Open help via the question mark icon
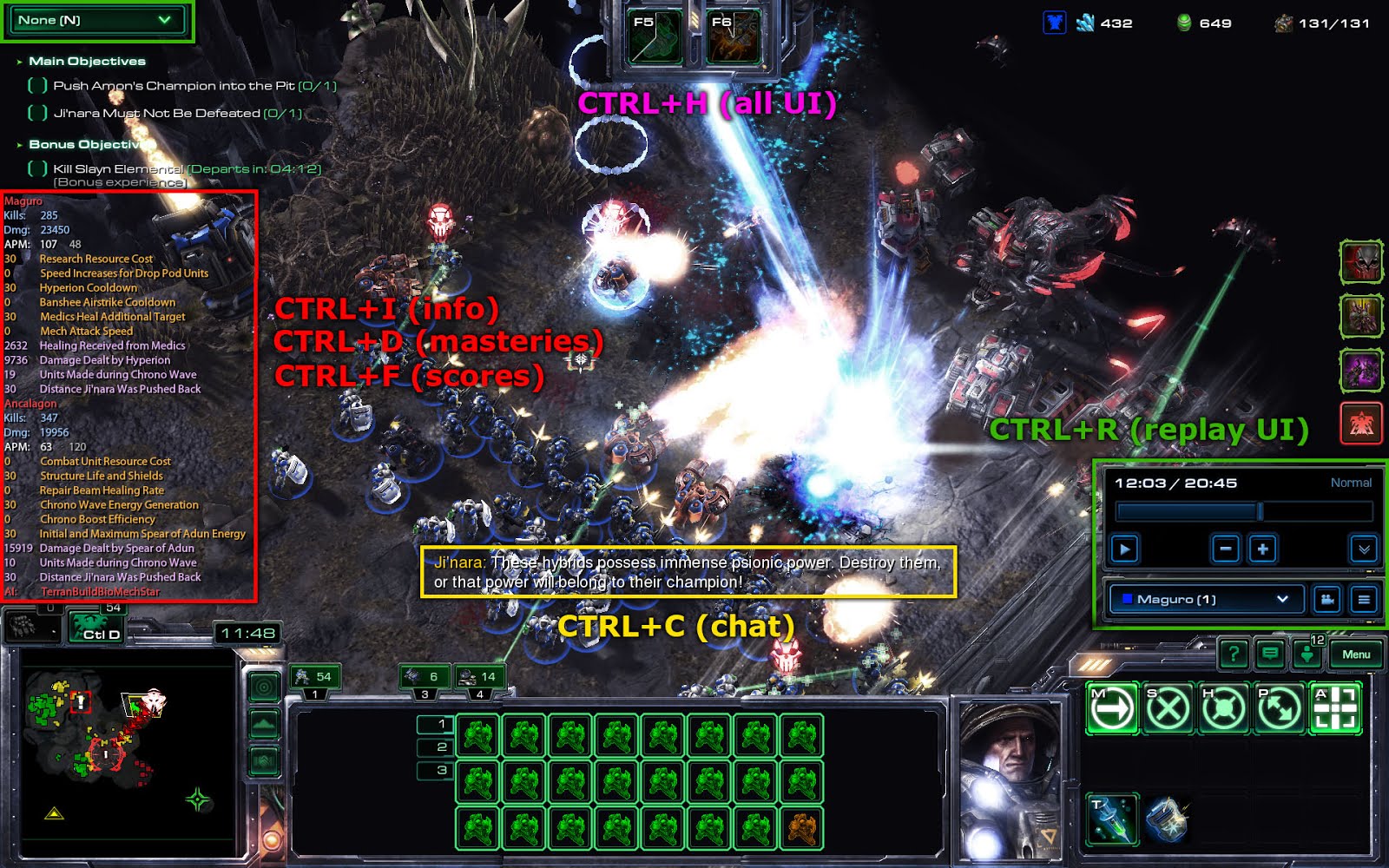 pyautogui.click(x=1233, y=654)
